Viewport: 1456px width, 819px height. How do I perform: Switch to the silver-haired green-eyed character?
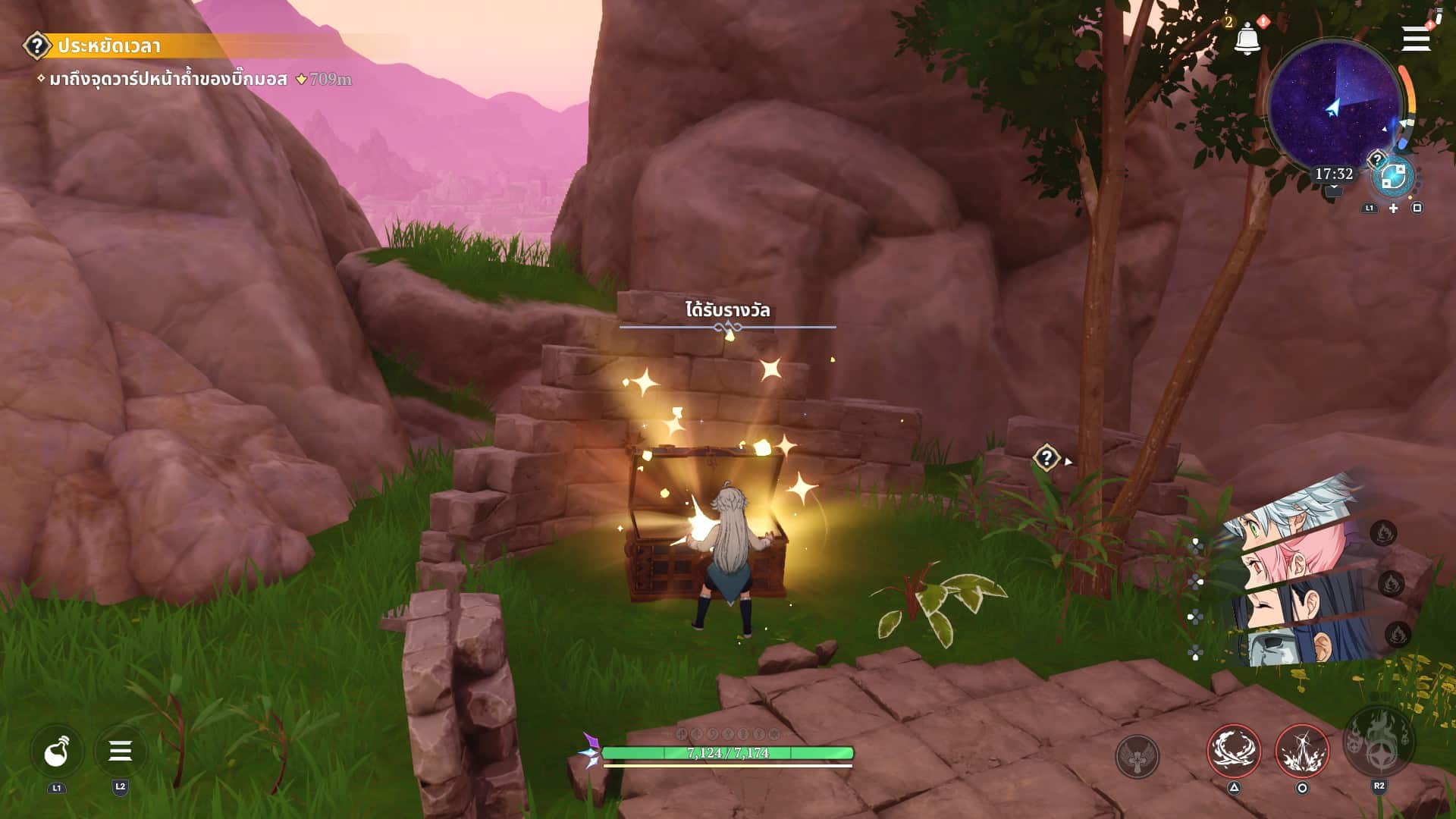click(x=1289, y=516)
